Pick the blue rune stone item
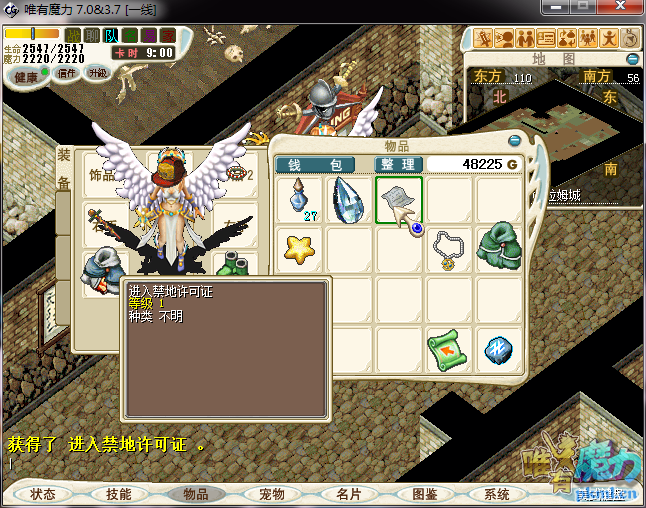 [499, 349]
